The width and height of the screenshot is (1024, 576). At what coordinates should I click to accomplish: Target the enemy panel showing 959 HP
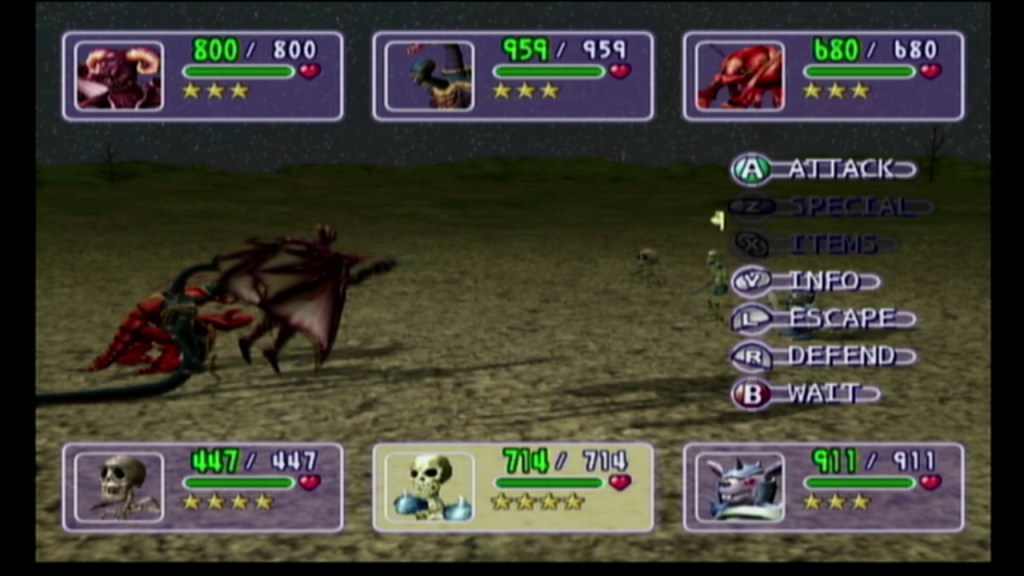[513, 76]
